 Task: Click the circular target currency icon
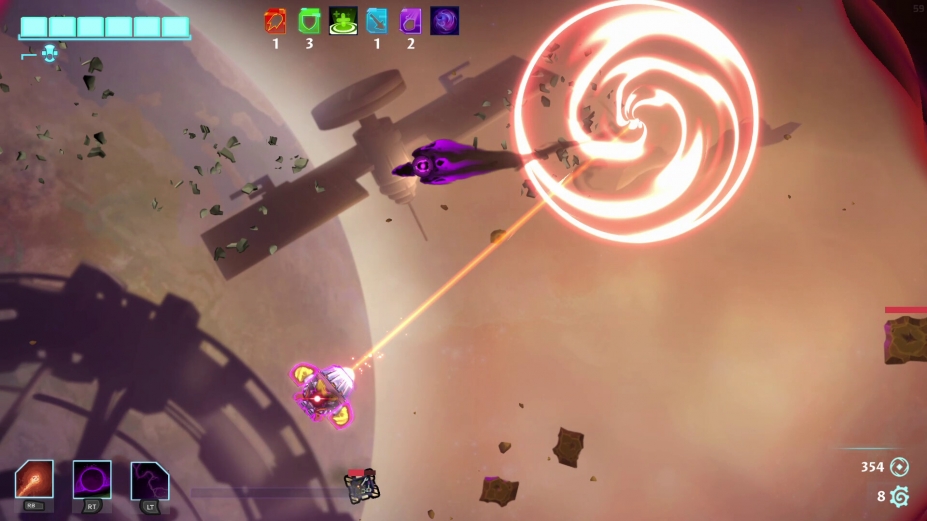pyautogui.click(x=899, y=466)
